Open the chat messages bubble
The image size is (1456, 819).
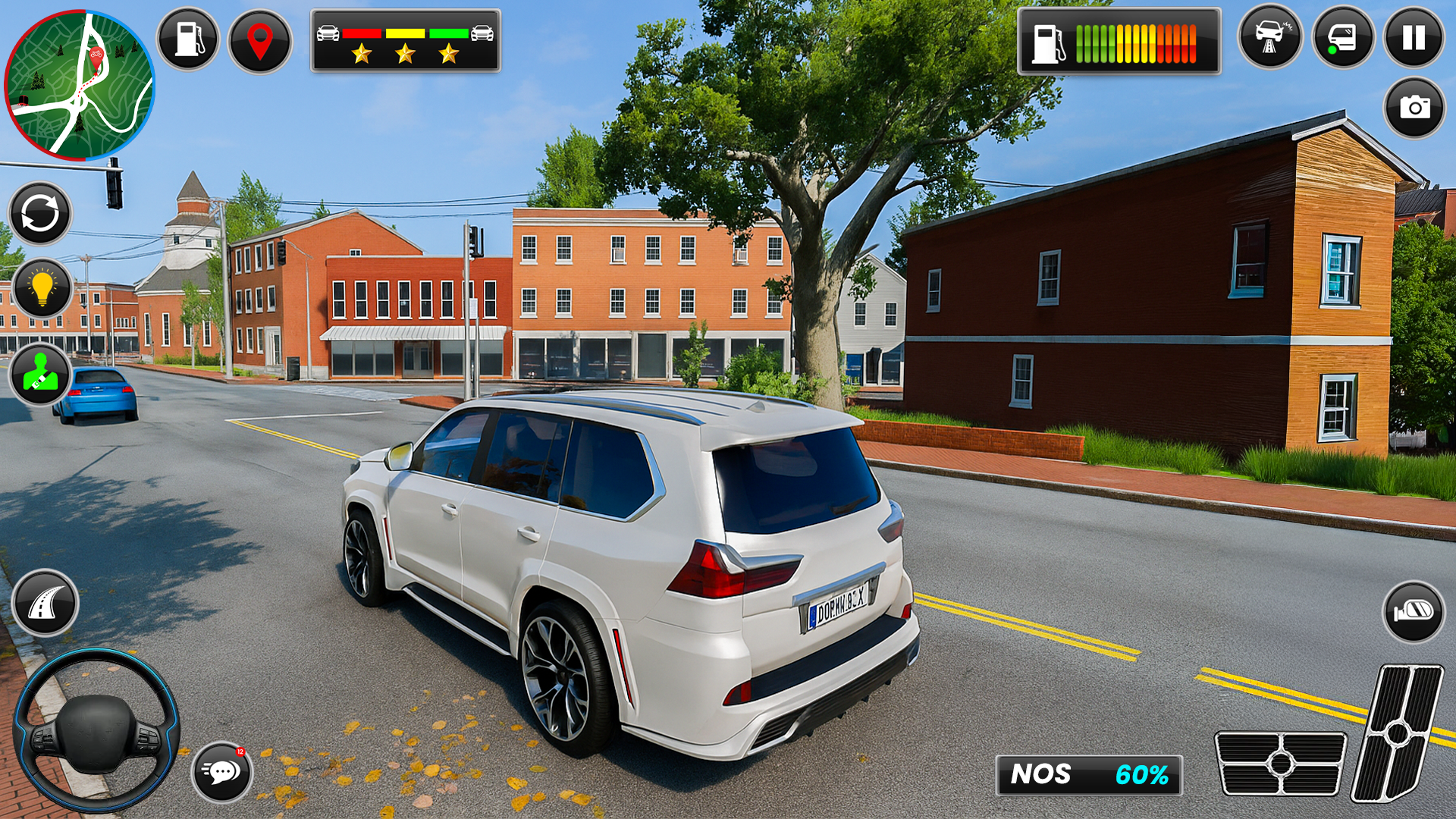tap(221, 772)
